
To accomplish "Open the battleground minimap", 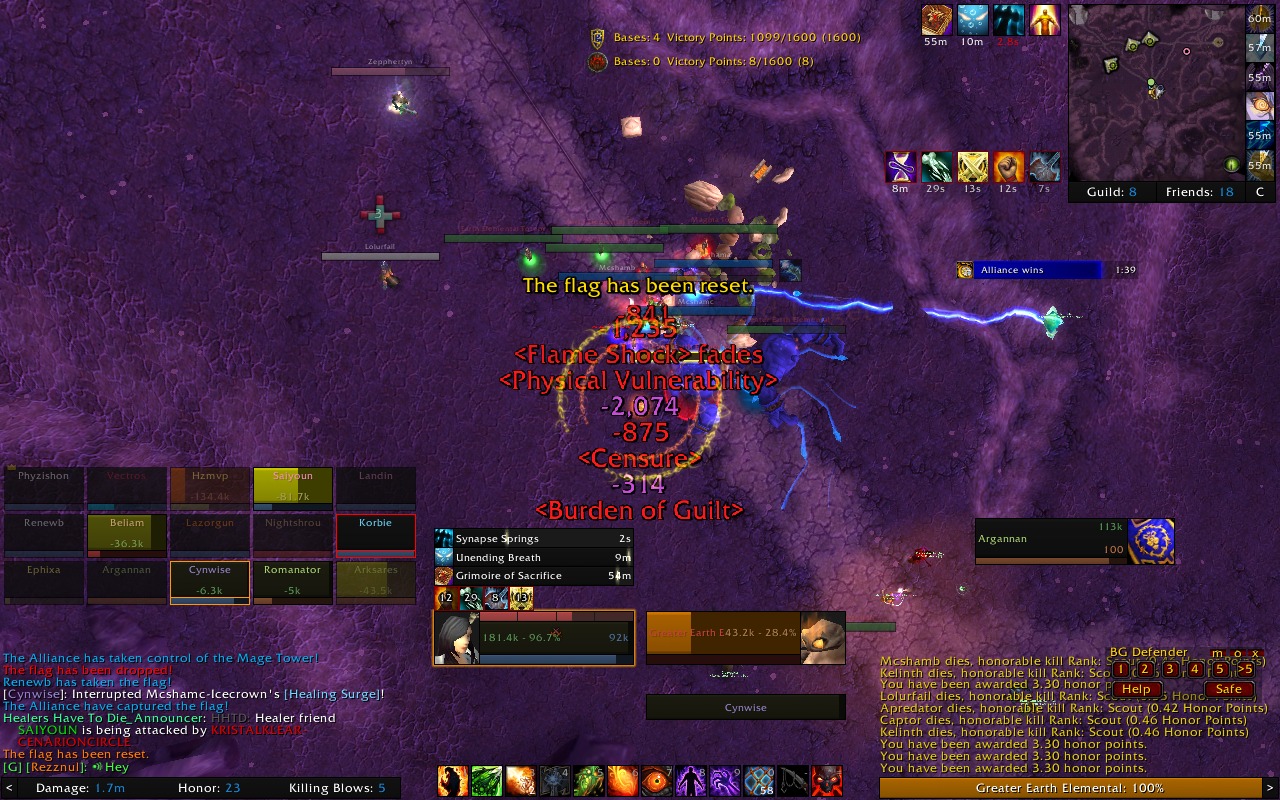I will click(x=1154, y=92).
